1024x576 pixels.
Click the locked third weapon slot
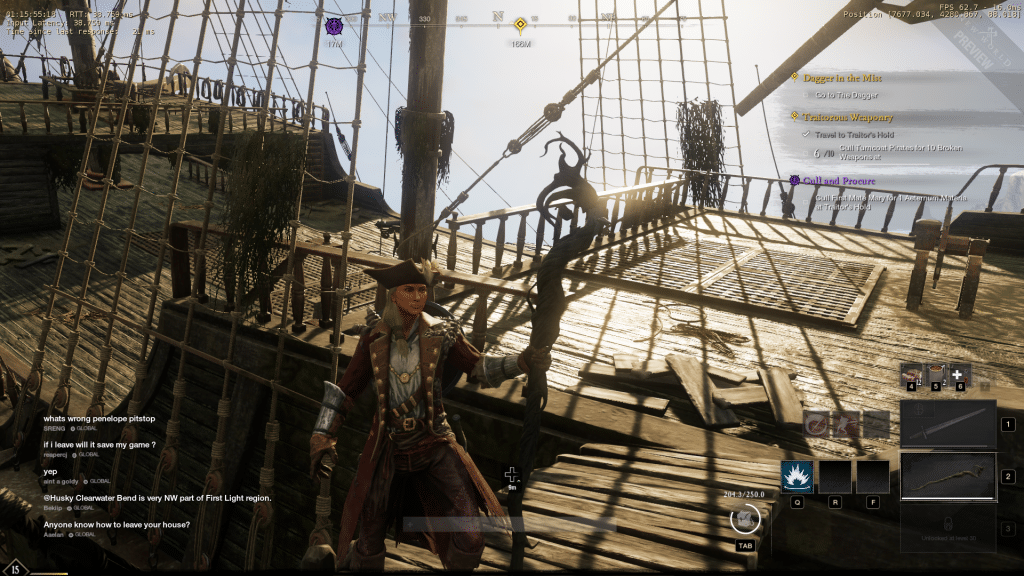point(947,527)
